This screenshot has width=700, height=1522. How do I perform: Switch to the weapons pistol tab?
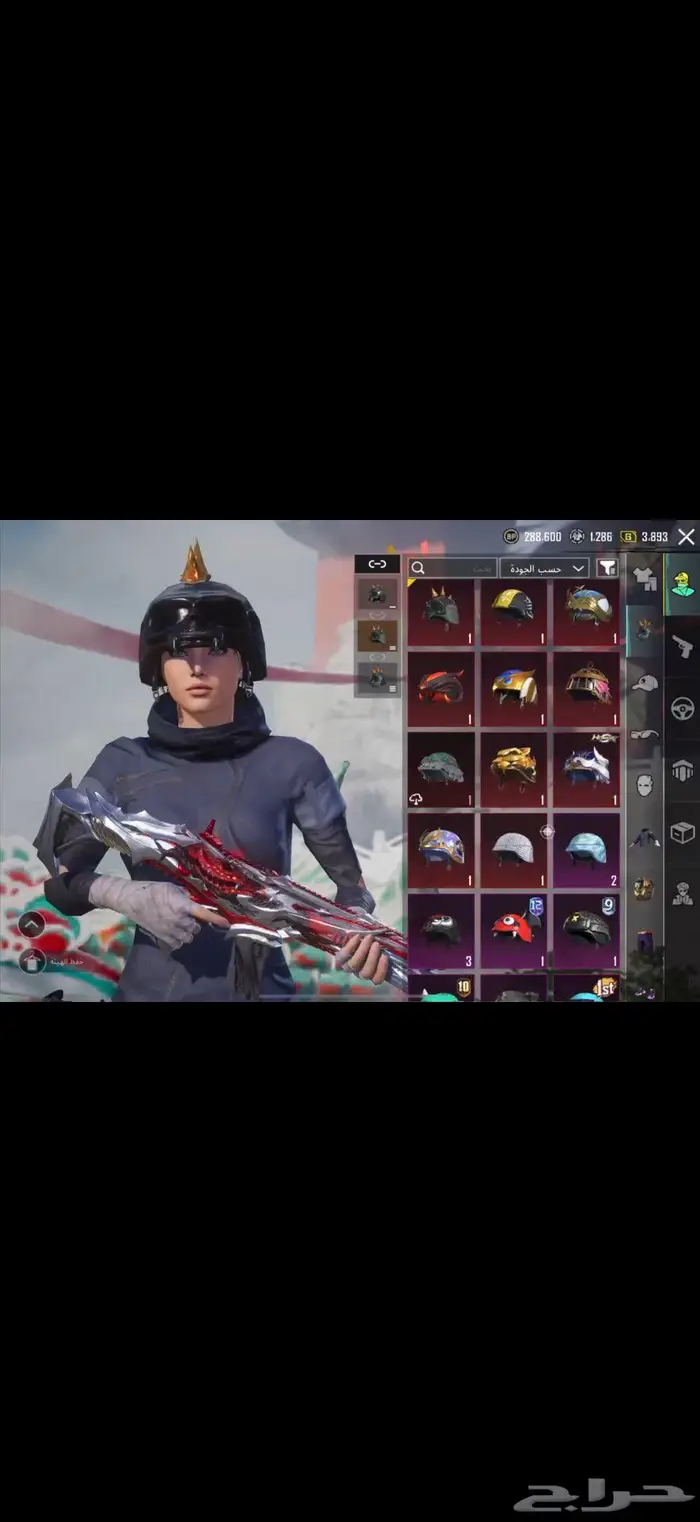(682, 645)
